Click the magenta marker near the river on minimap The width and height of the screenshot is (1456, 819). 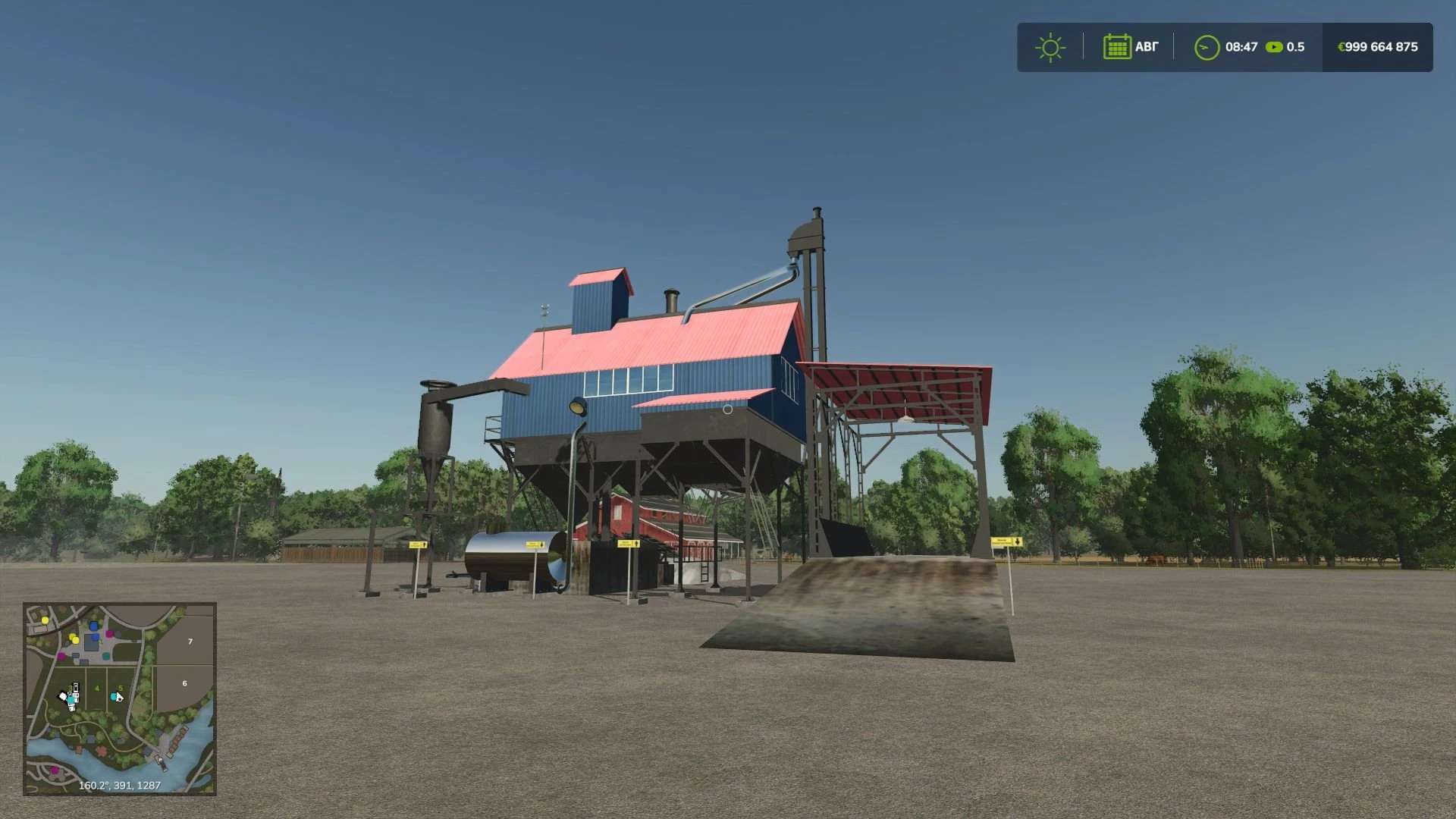tap(54, 769)
